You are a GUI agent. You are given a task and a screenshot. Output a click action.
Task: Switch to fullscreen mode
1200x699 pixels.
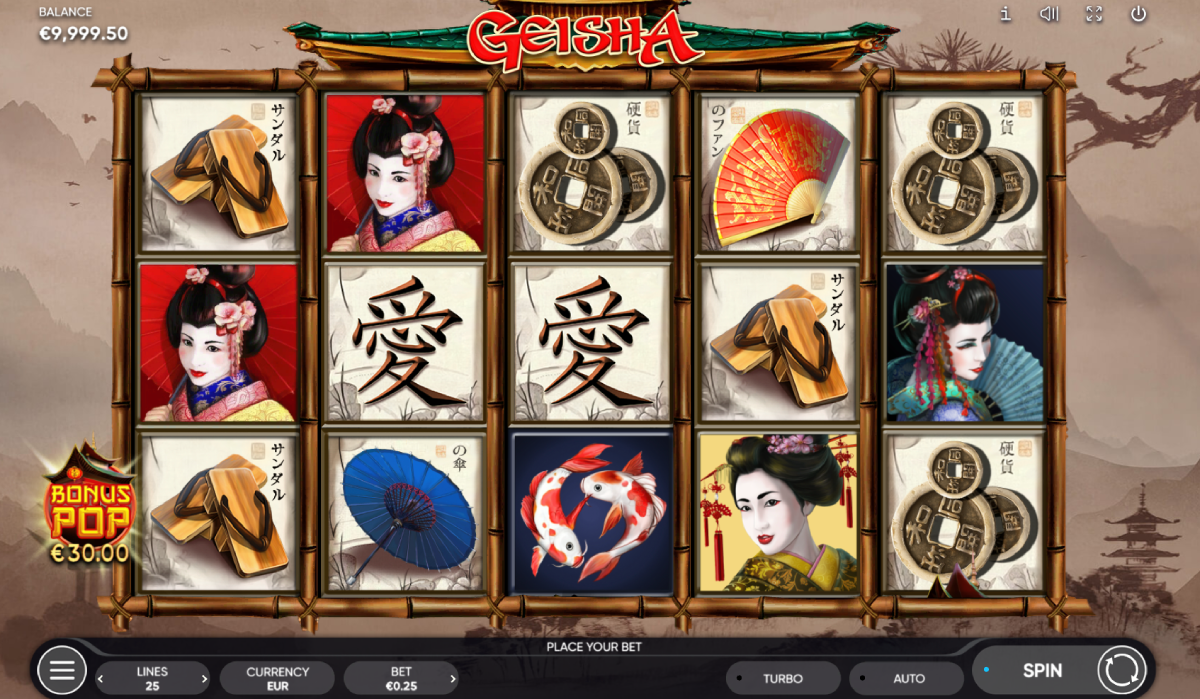1094,14
